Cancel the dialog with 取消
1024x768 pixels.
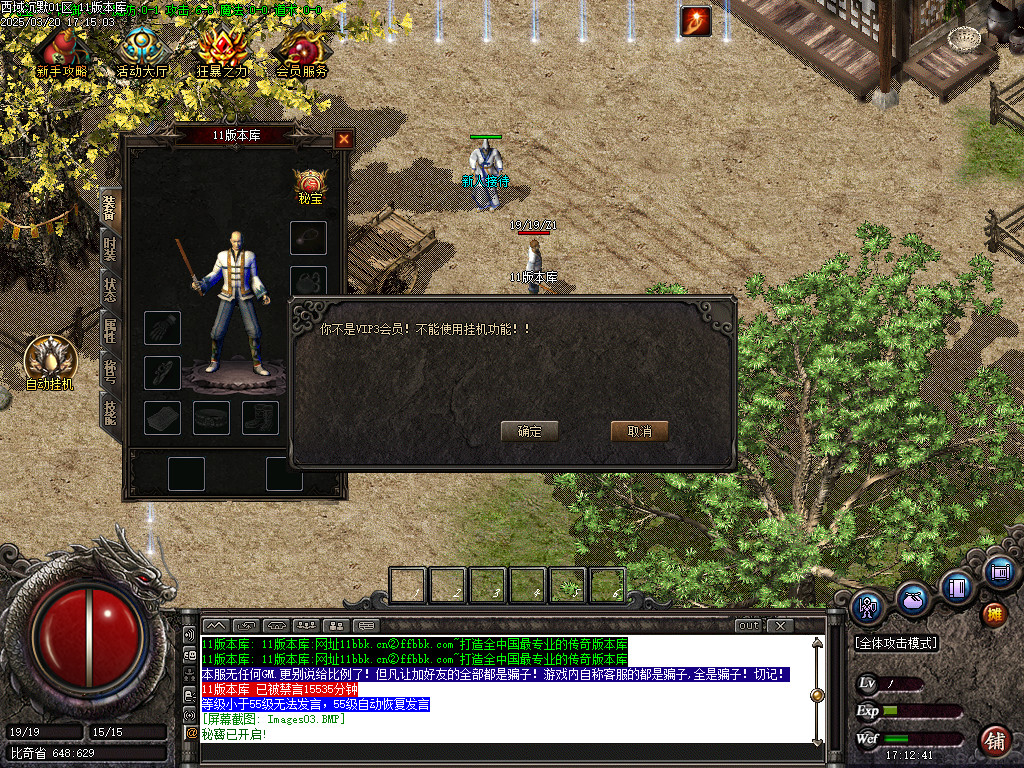[639, 431]
